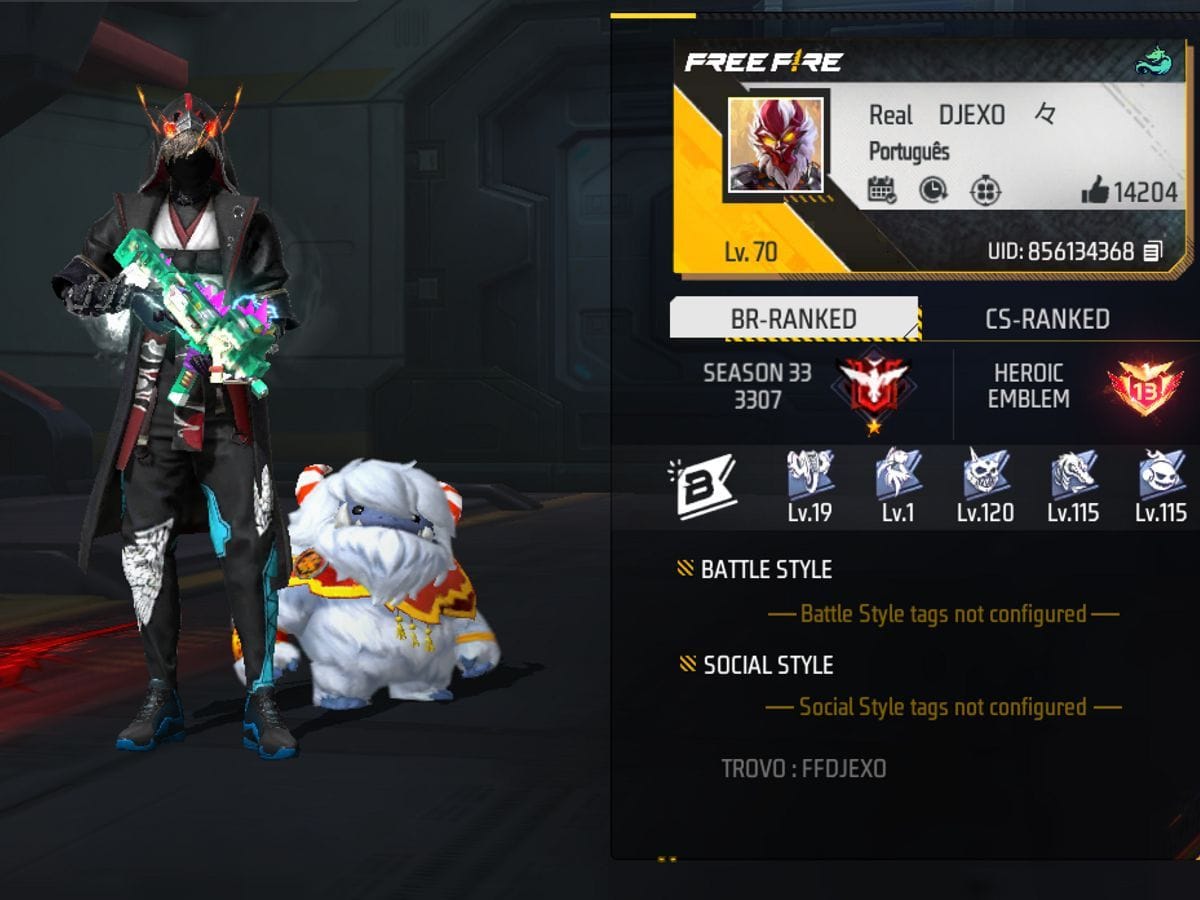Screen dimensions: 1200x900
Task: Select the BR-RANKED tab
Action: (x=794, y=319)
